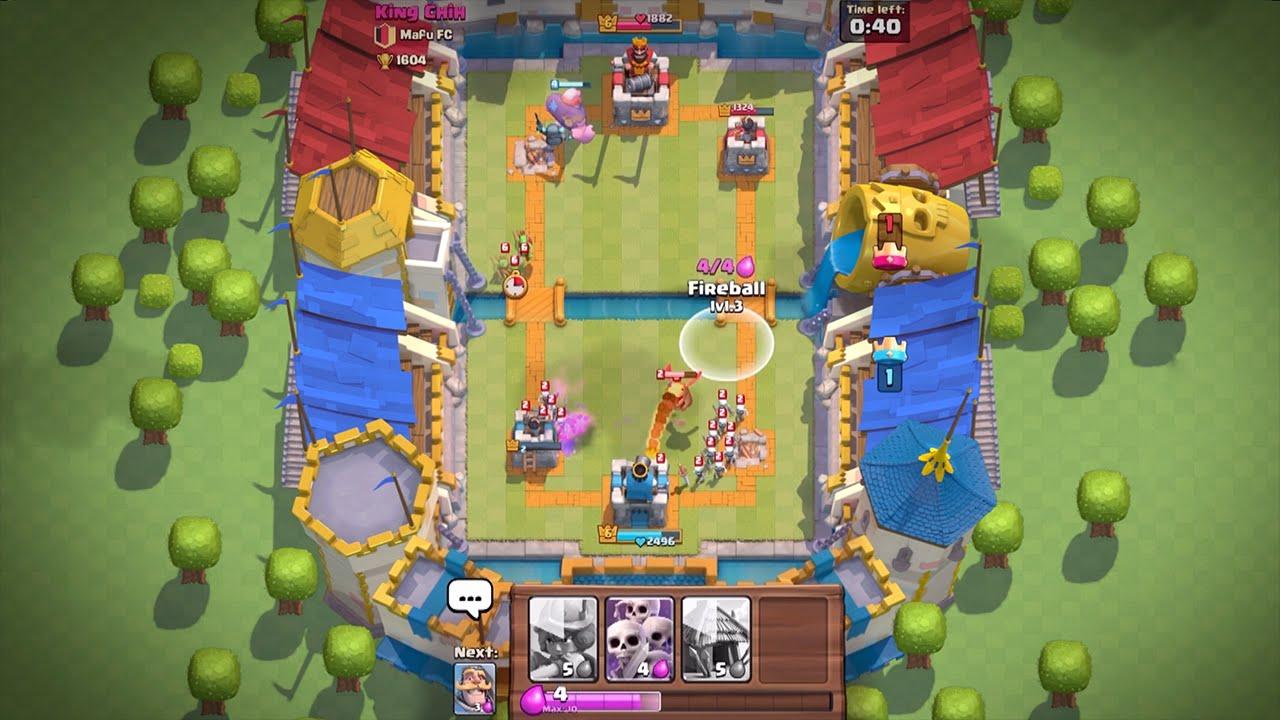Screen dimensions: 1280x720
Task: Select the Goblin Hut card
Action: coord(715,640)
